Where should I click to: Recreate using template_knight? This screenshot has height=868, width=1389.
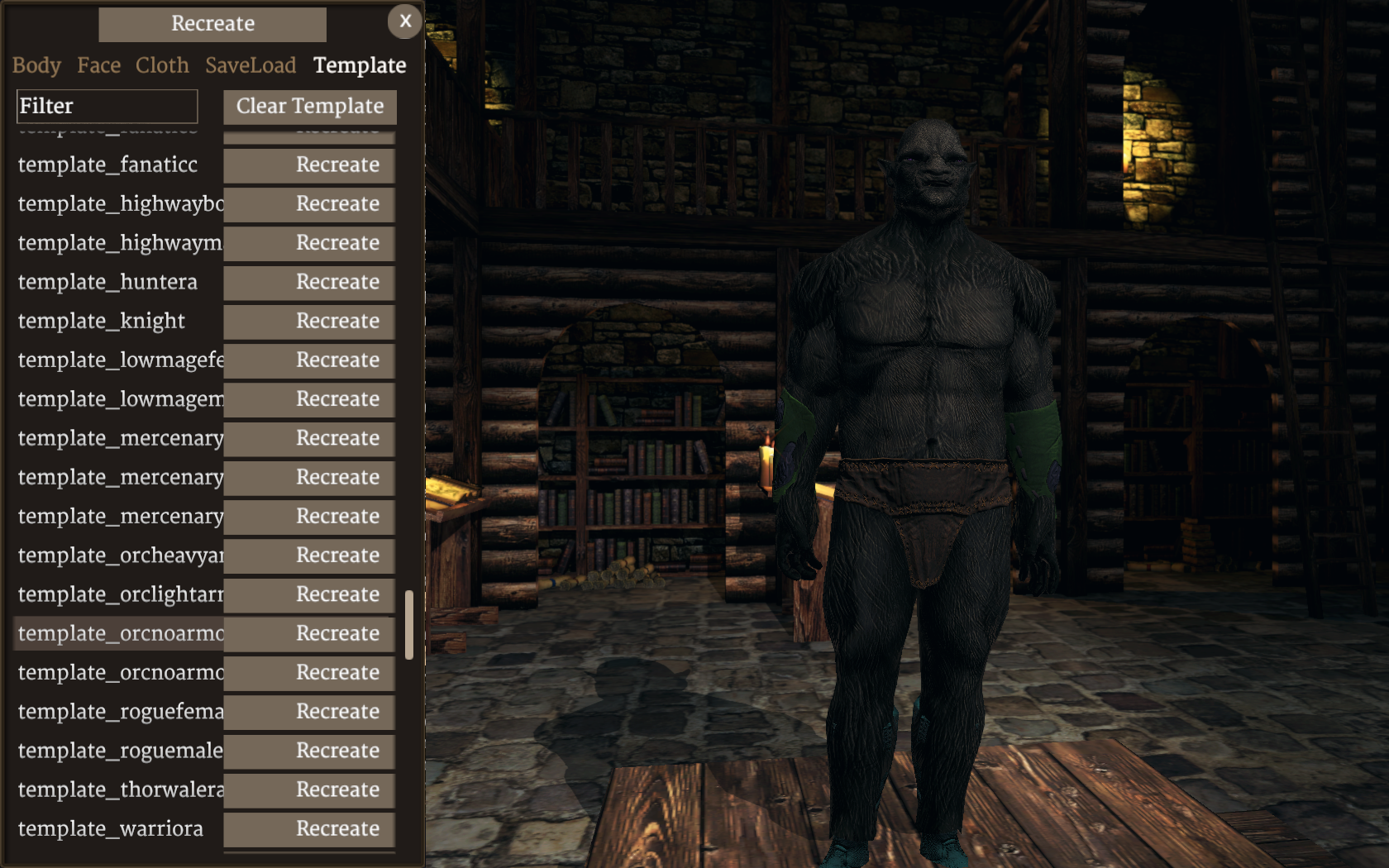309,322
